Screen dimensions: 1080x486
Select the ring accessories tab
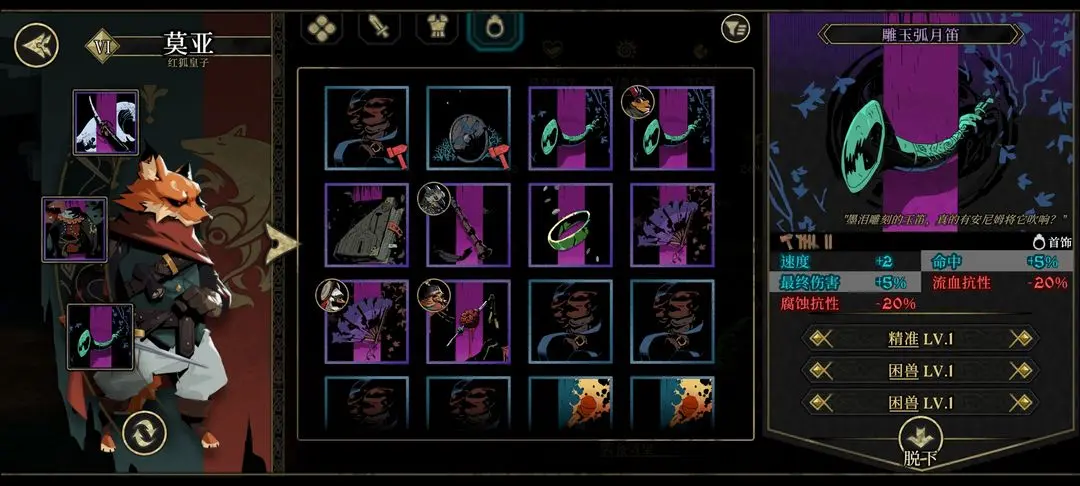pyautogui.click(x=494, y=28)
